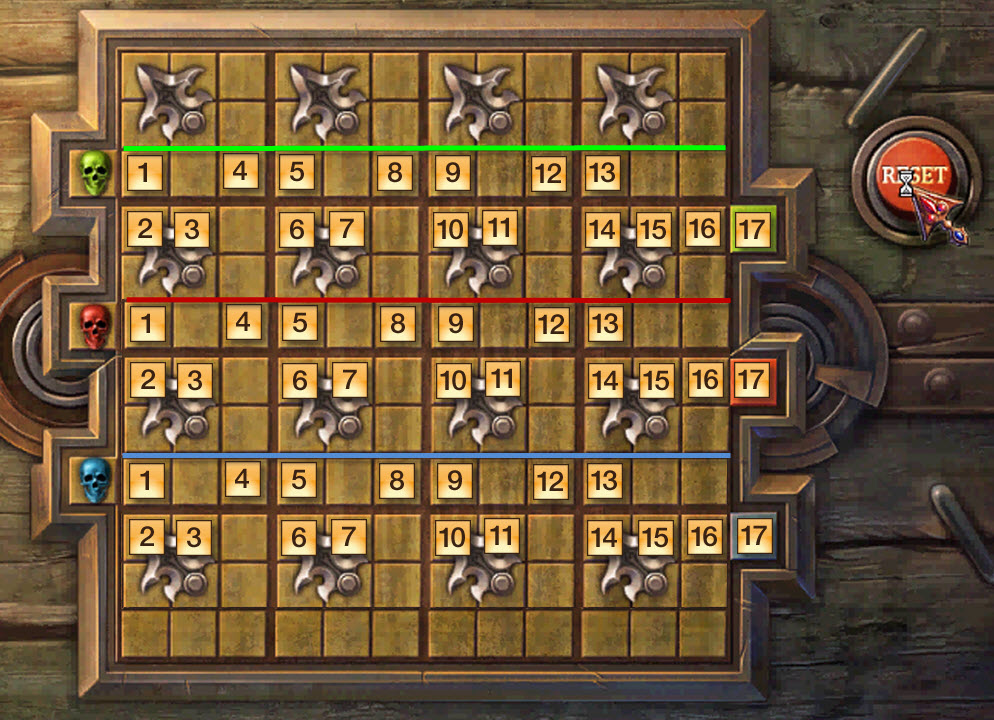Select tile 16 next to the green-bordered 17
Screen dimensions: 994x720
click(702, 229)
